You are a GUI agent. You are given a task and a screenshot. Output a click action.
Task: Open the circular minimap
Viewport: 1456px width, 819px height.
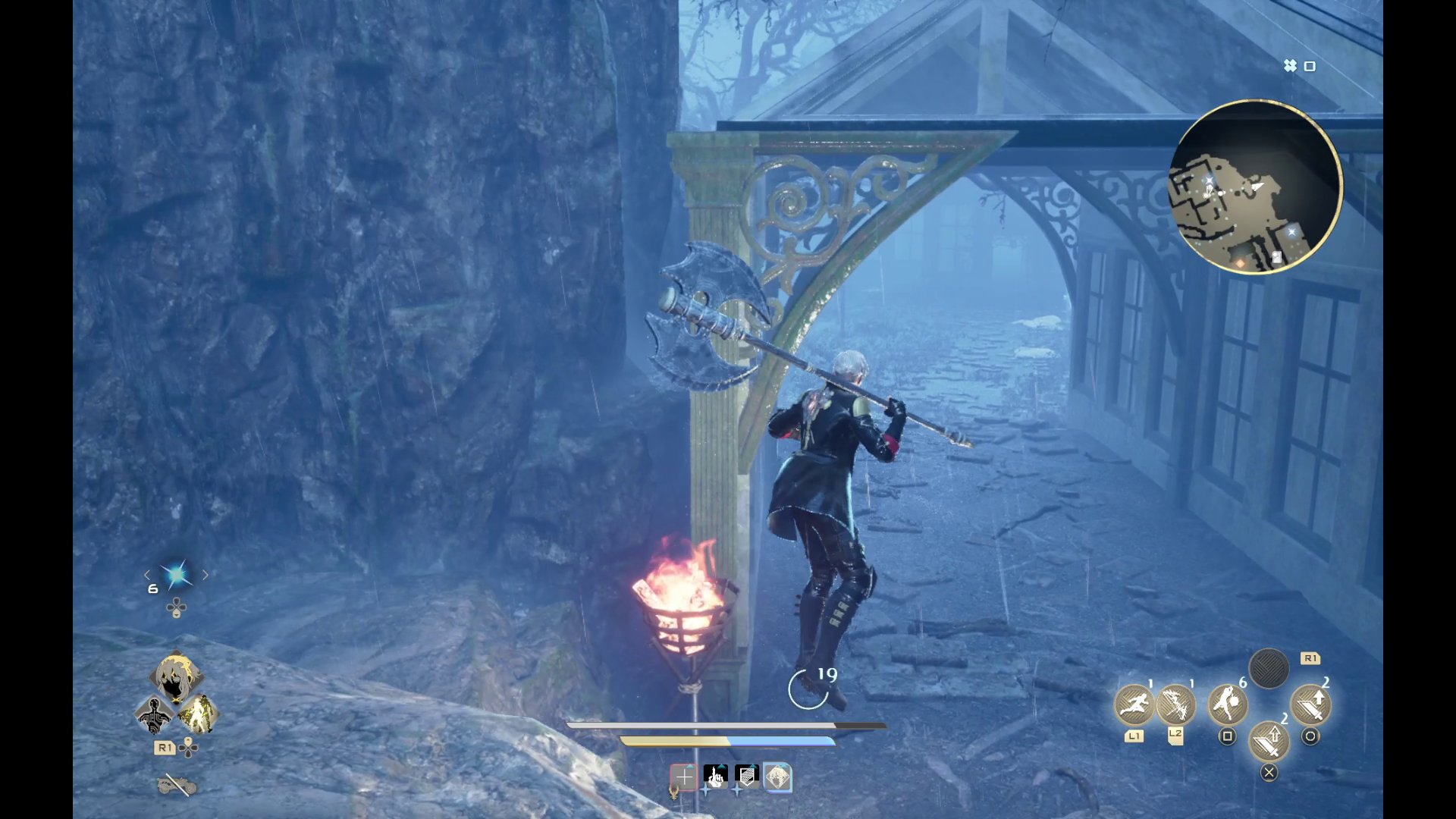coord(1255,187)
